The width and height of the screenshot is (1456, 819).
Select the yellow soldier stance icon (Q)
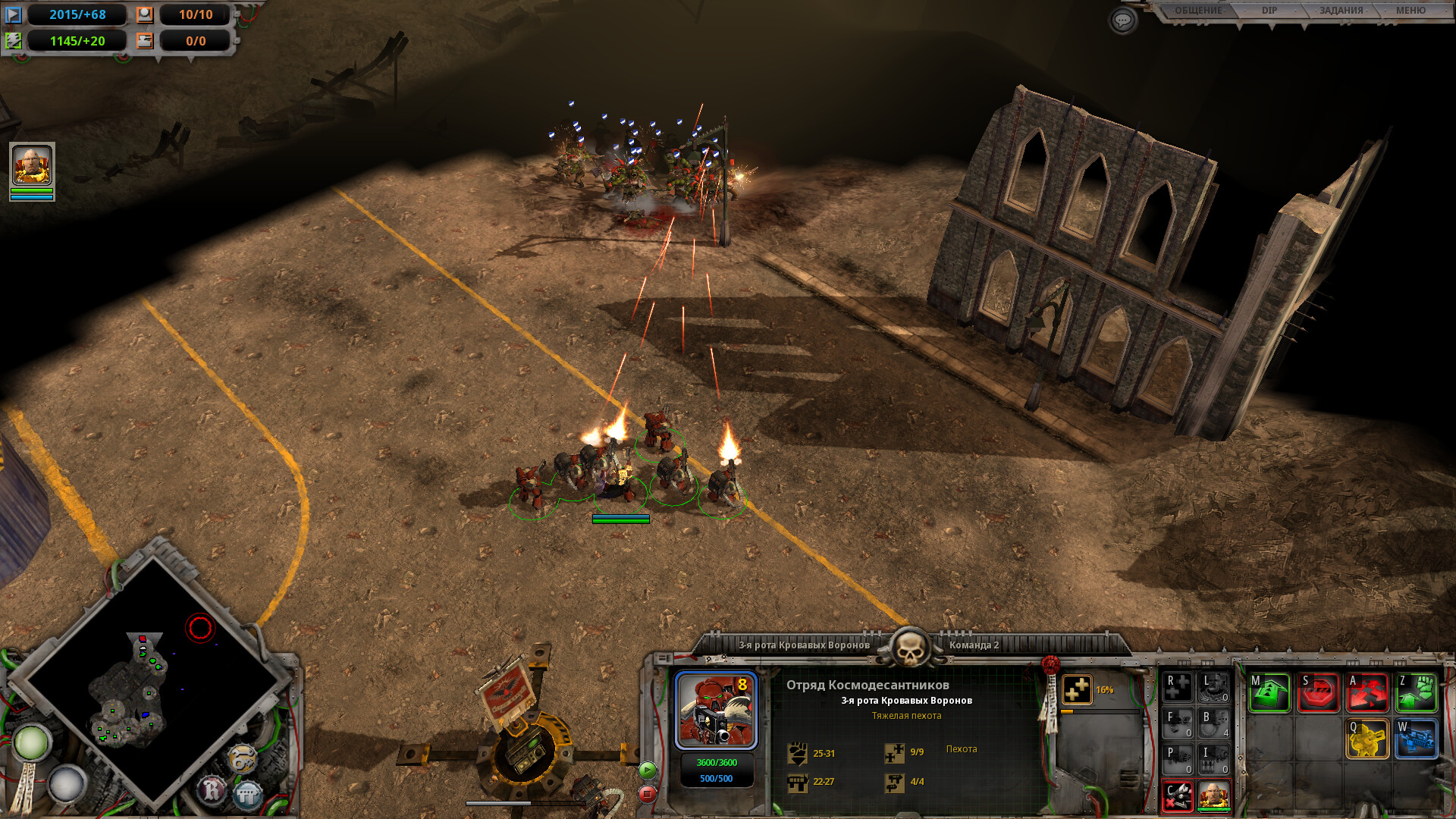pos(1367,739)
